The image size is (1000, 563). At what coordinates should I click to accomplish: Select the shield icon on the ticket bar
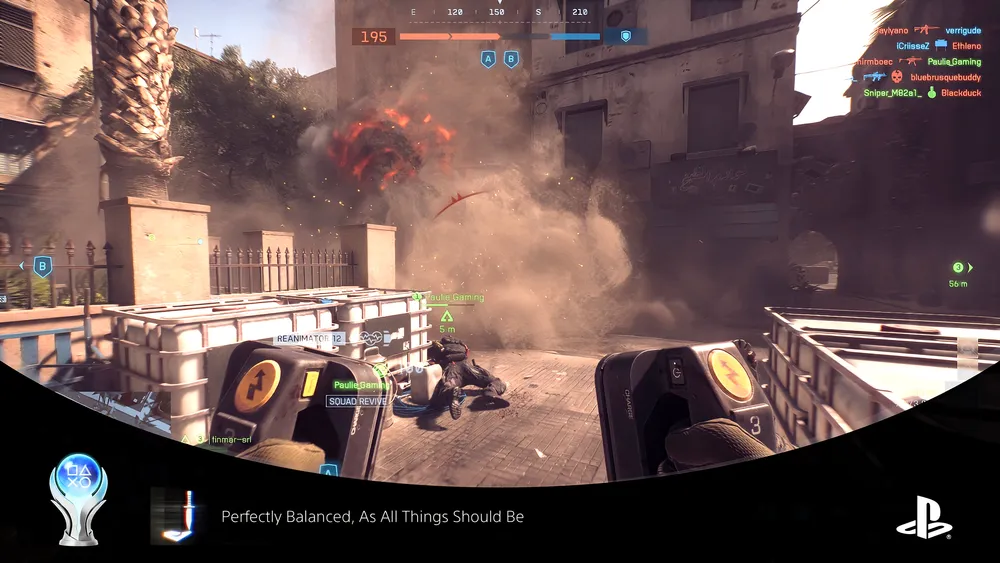(626, 37)
